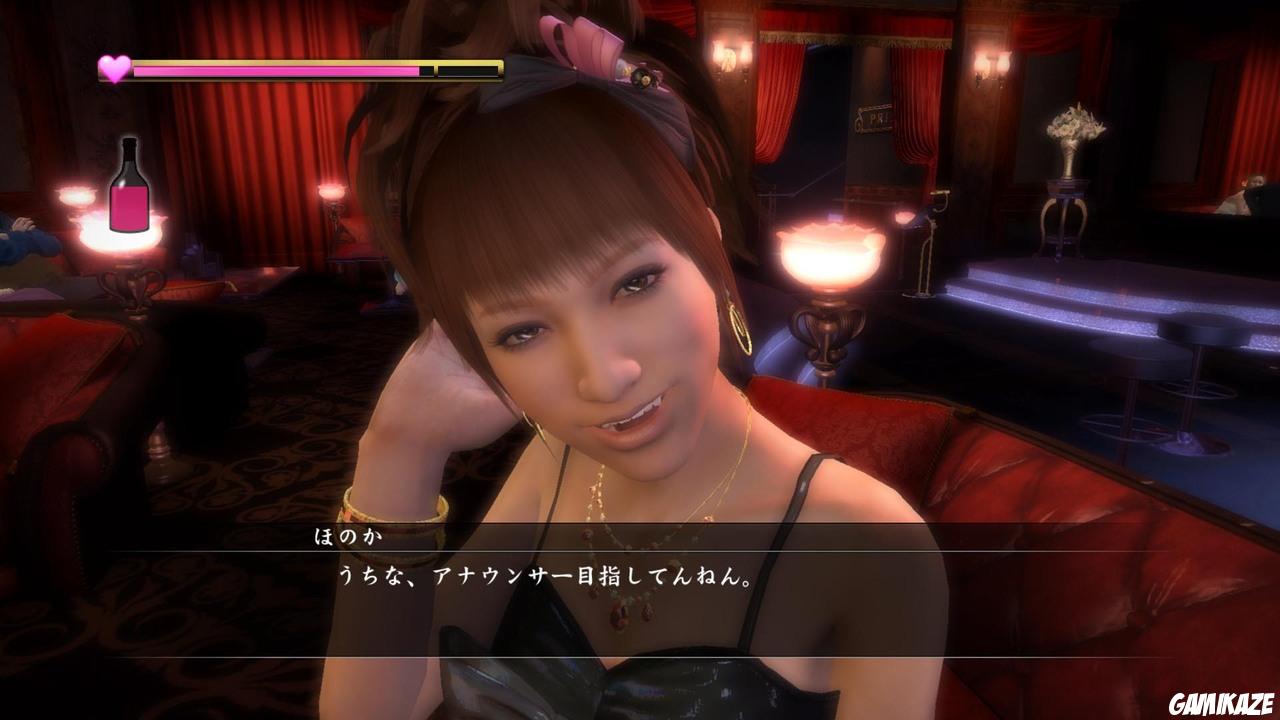Click the glowing heart next to the gauge

113,68
